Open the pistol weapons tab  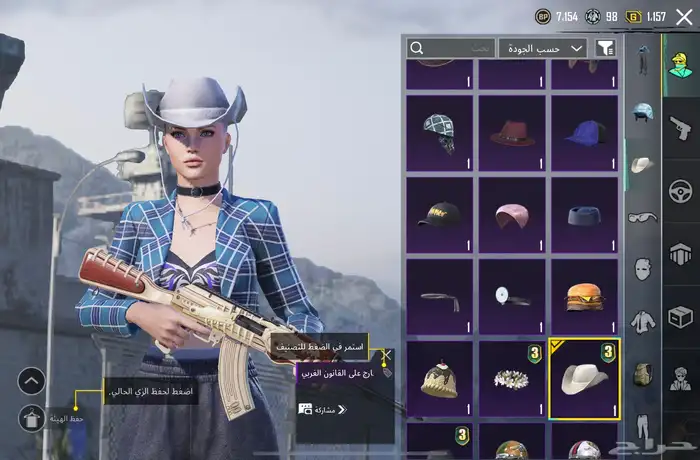(681, 127)
